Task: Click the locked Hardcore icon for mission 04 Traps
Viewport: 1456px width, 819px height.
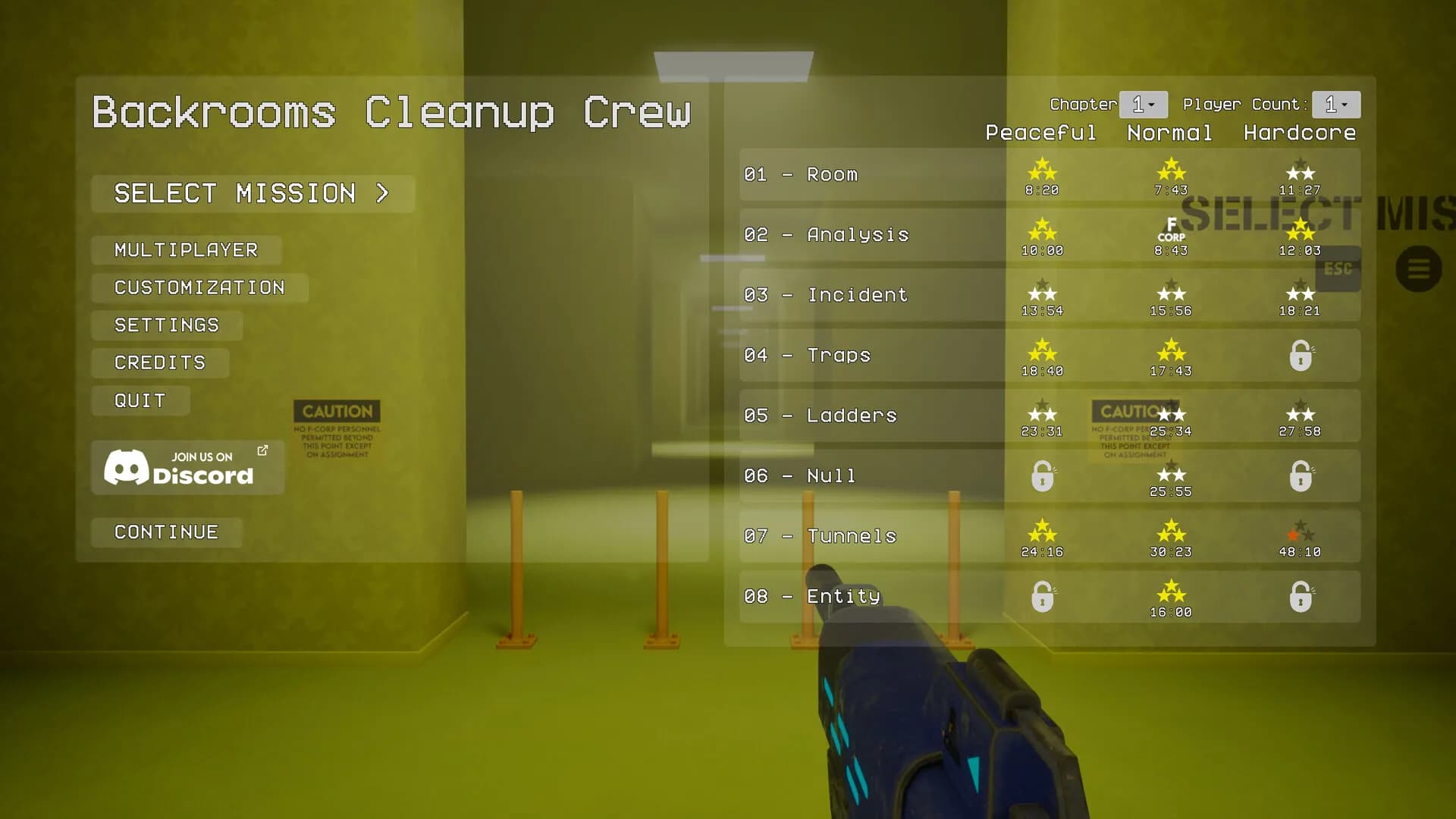Action: [x=1300, y=355]
